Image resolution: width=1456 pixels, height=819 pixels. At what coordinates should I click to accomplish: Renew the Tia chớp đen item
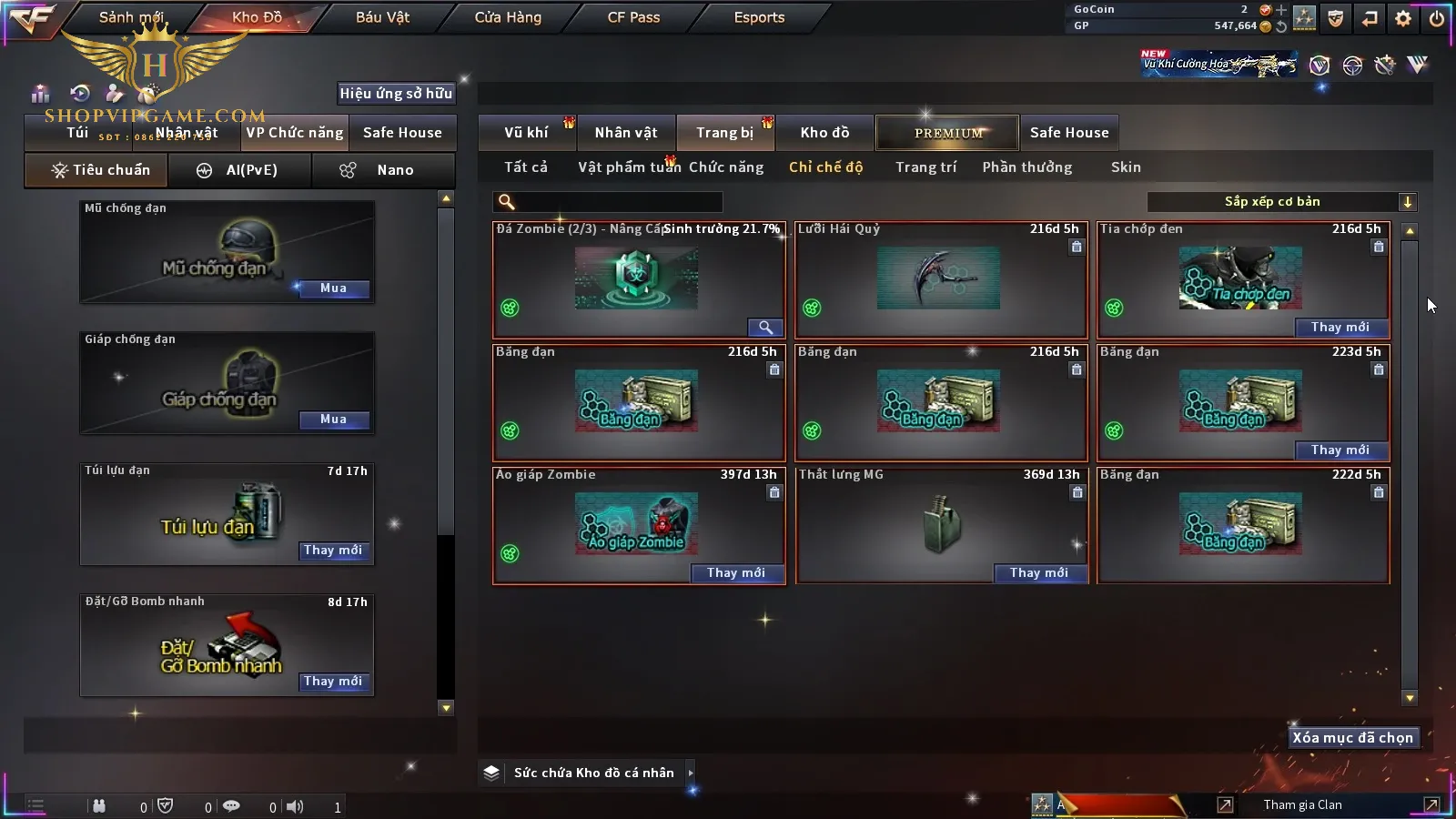pos(1340,328)
